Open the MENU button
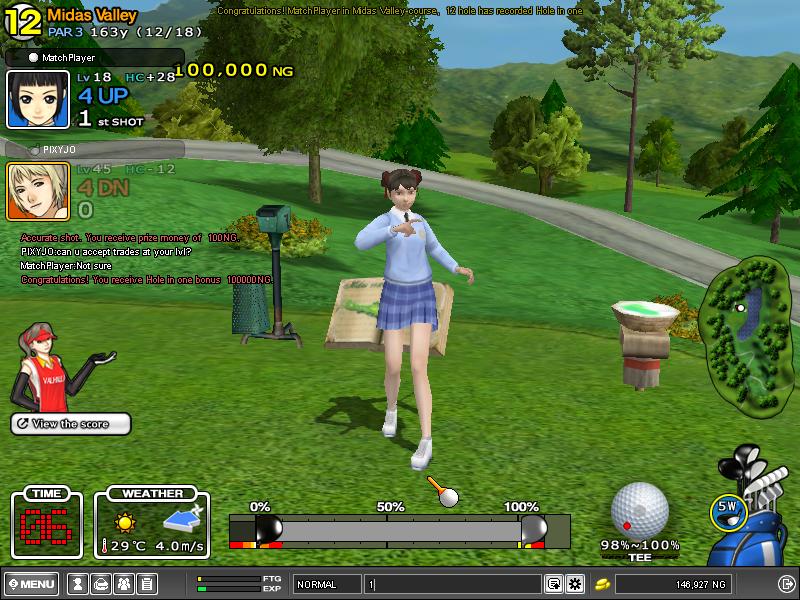Viewport: 800px width, 600px height. point(31,584)
